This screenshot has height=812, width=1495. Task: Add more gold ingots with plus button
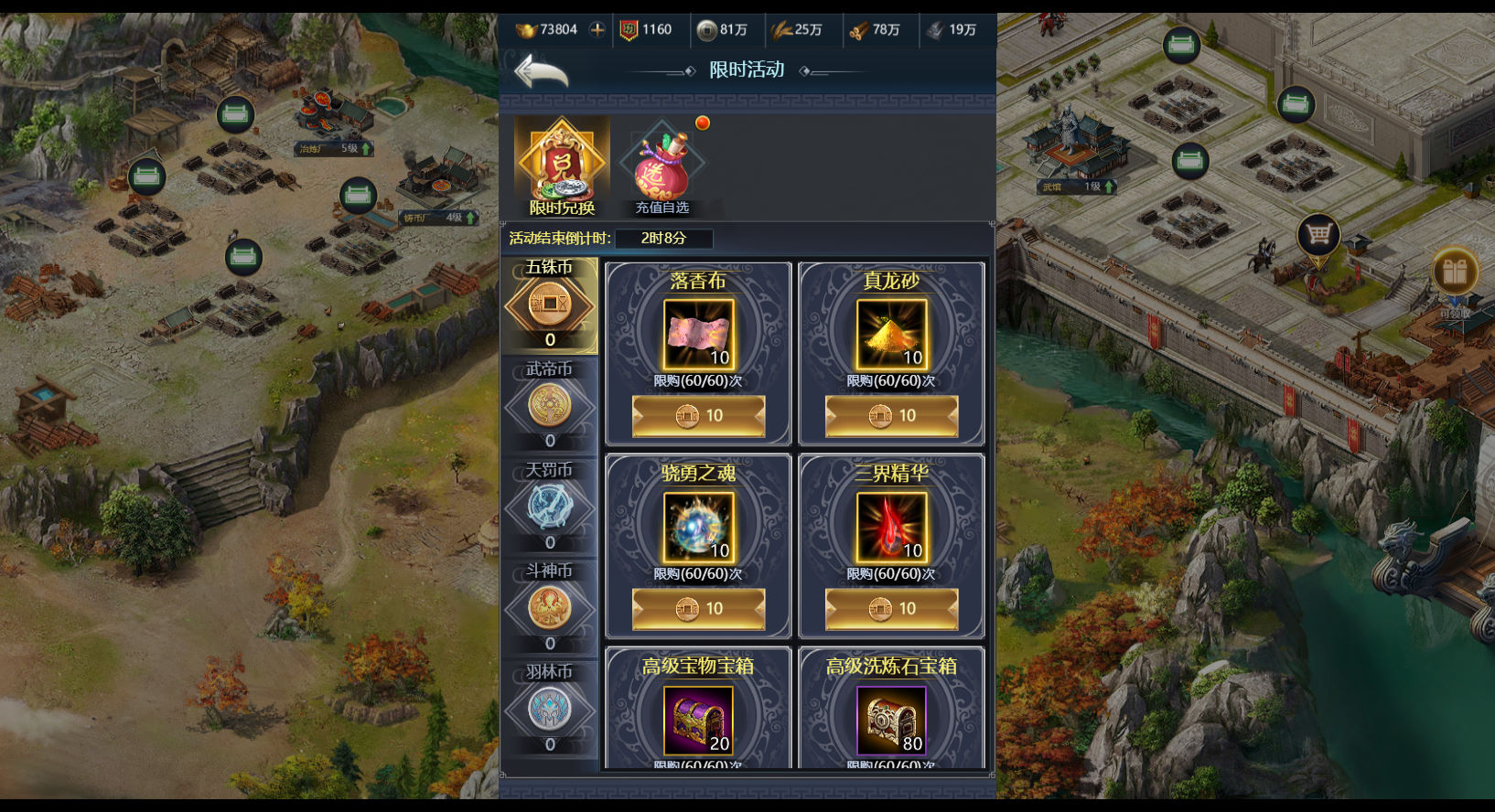pos(597,30)
